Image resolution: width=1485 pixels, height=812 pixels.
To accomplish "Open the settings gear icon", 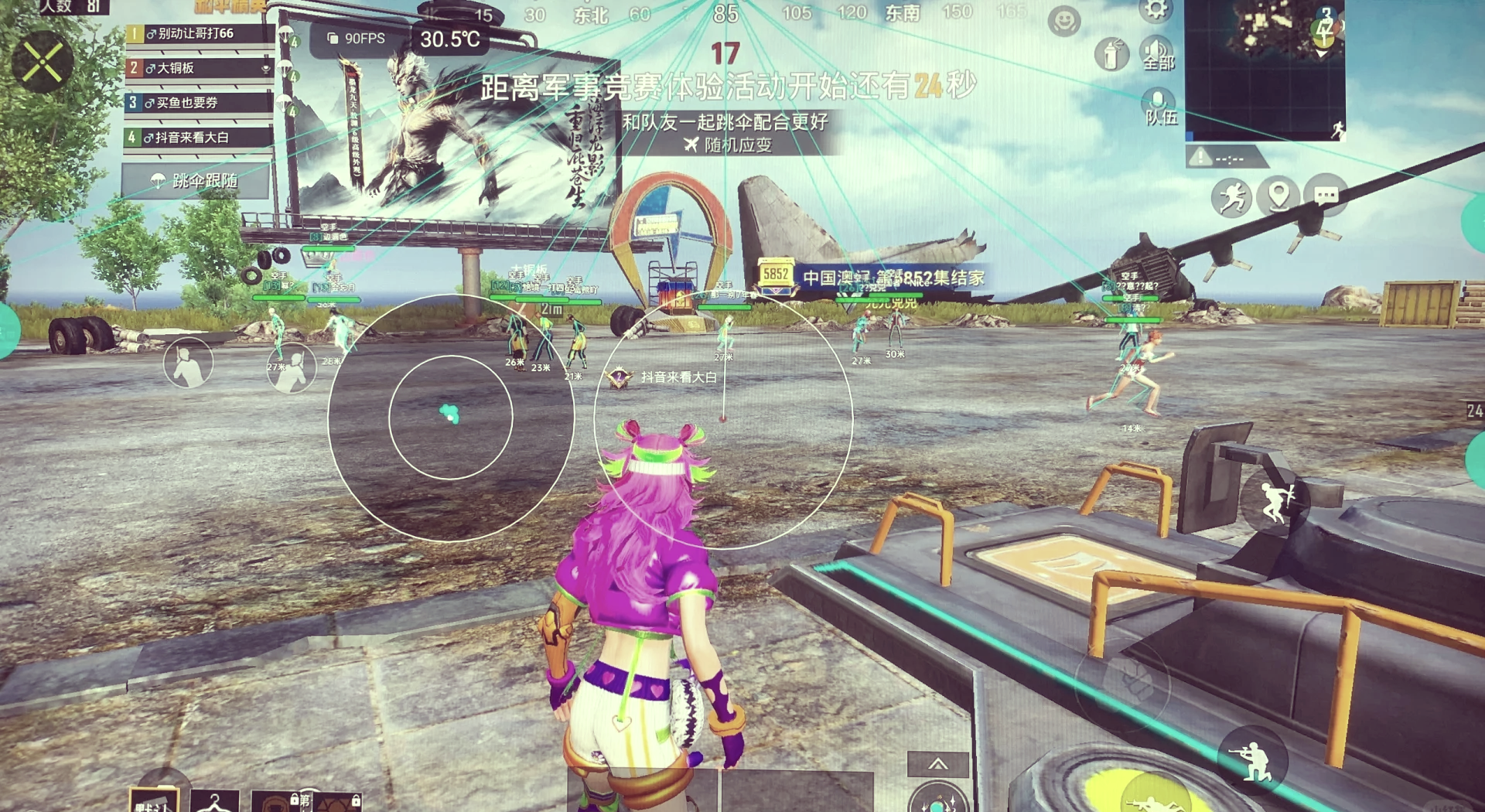I will (x=1156, y=9).
